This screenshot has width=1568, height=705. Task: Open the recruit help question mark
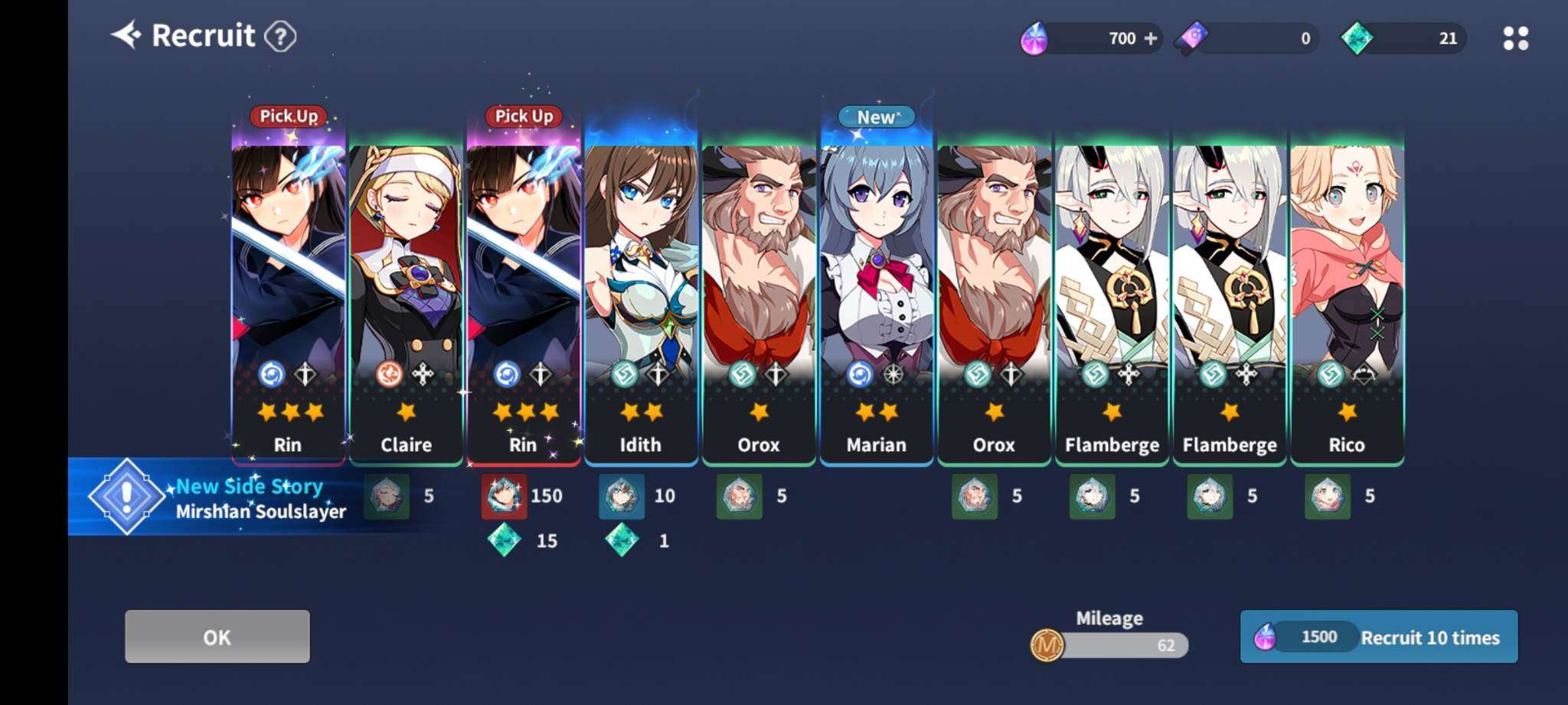pos(280,36)
